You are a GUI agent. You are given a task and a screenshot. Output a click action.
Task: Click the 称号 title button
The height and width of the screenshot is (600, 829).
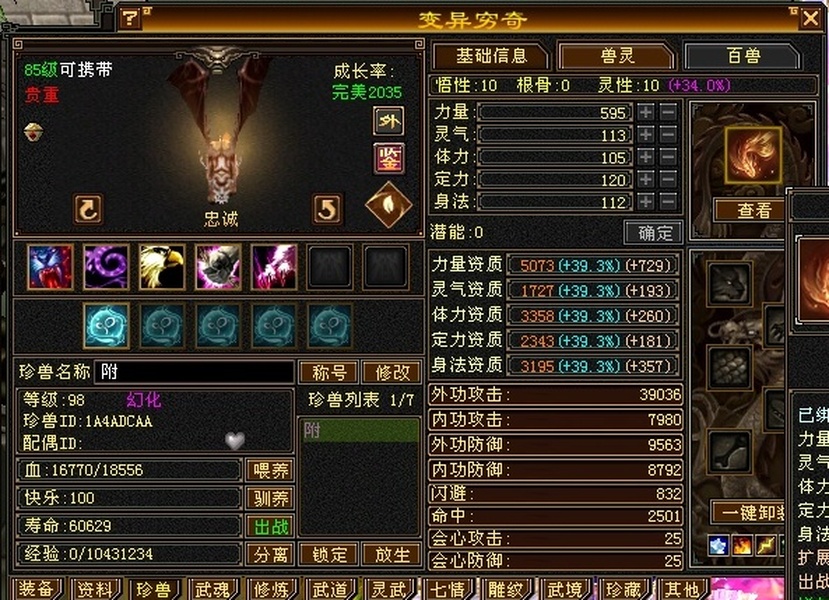pyautogui.click(x=329, y=373)
